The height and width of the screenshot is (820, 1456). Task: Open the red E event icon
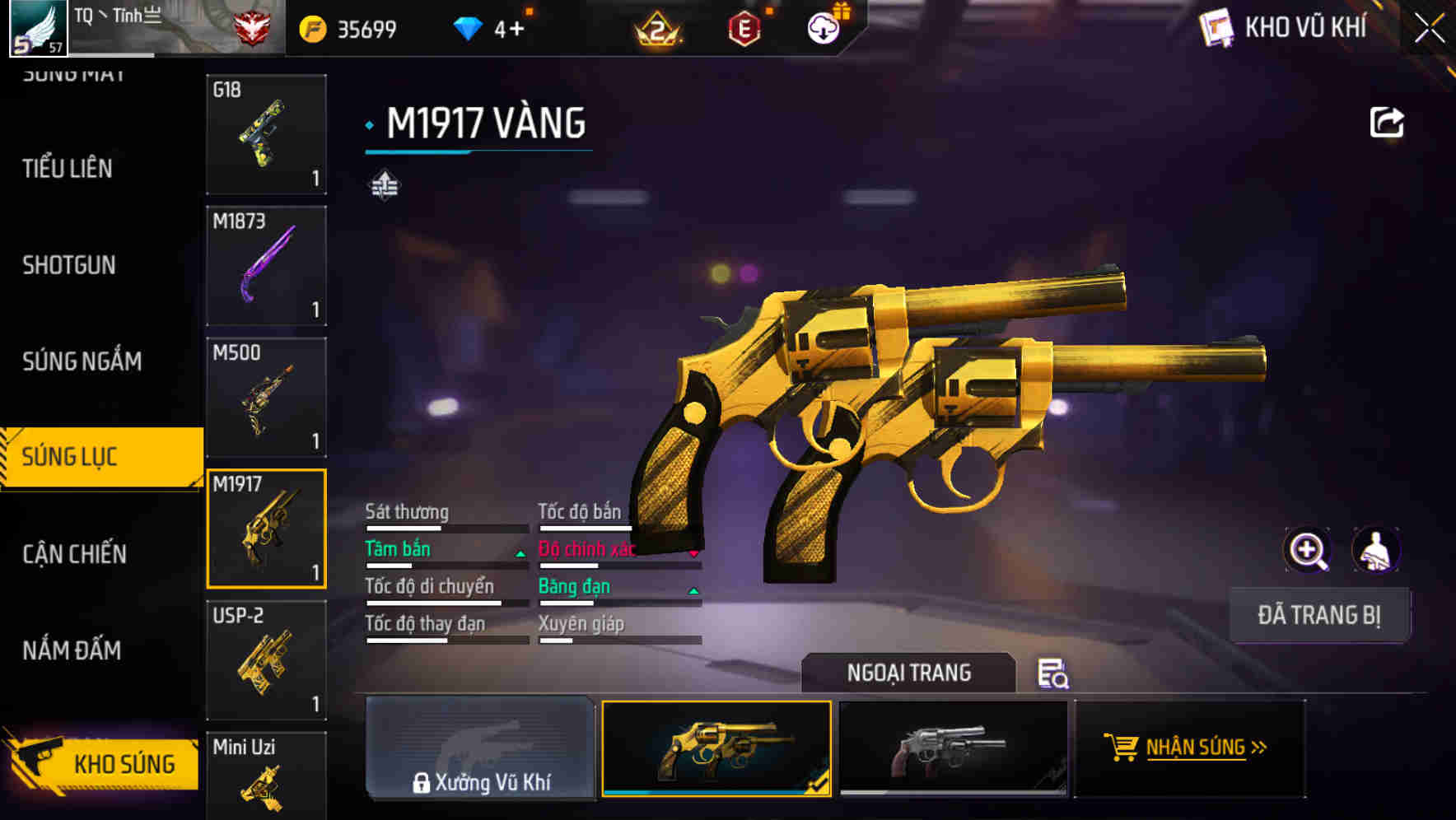tap(743, 27)
